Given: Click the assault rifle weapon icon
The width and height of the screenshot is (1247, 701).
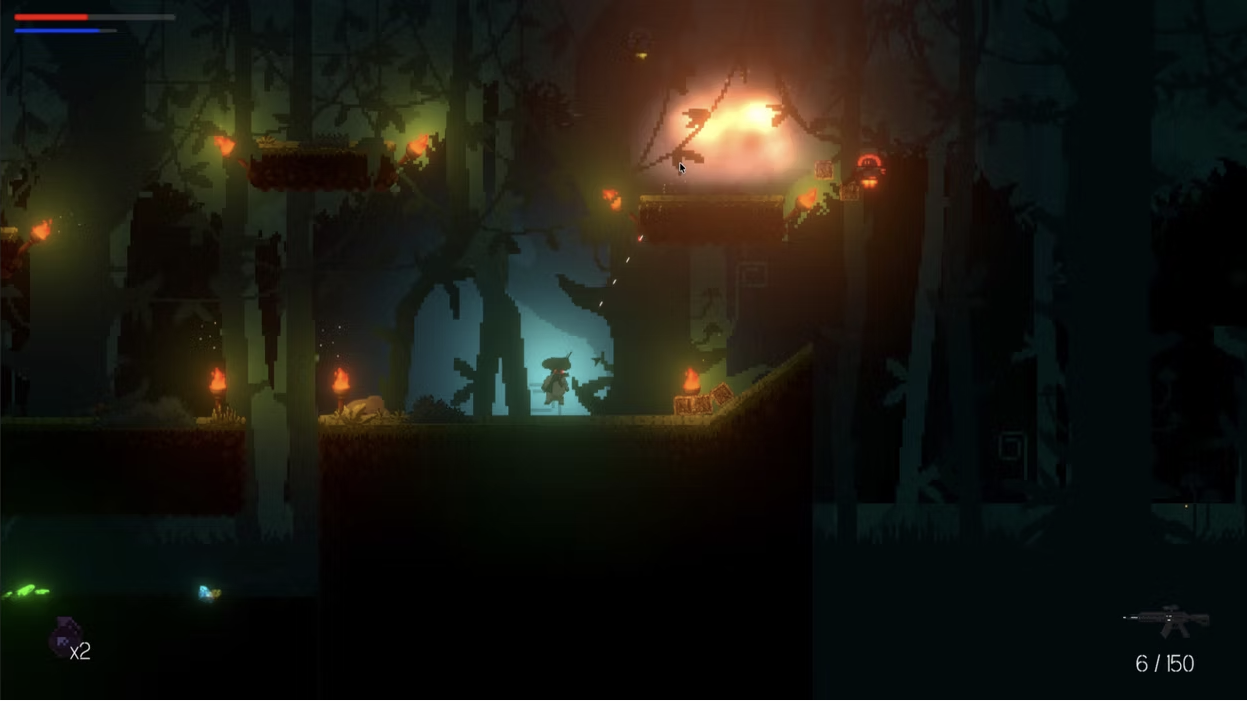Looking at the screenshot, I should point(1167,621).
